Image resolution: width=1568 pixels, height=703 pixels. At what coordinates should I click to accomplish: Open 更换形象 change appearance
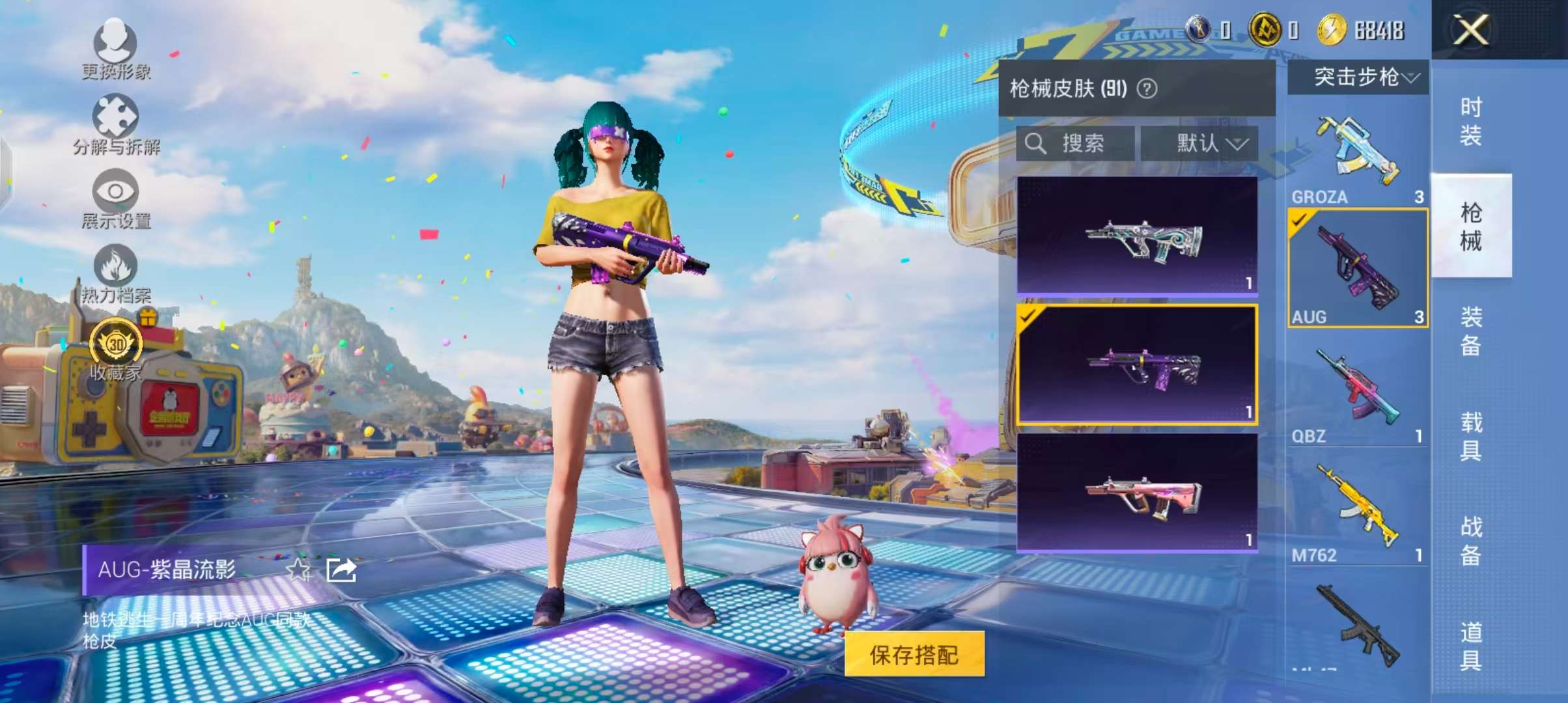(x=116, y=49)
